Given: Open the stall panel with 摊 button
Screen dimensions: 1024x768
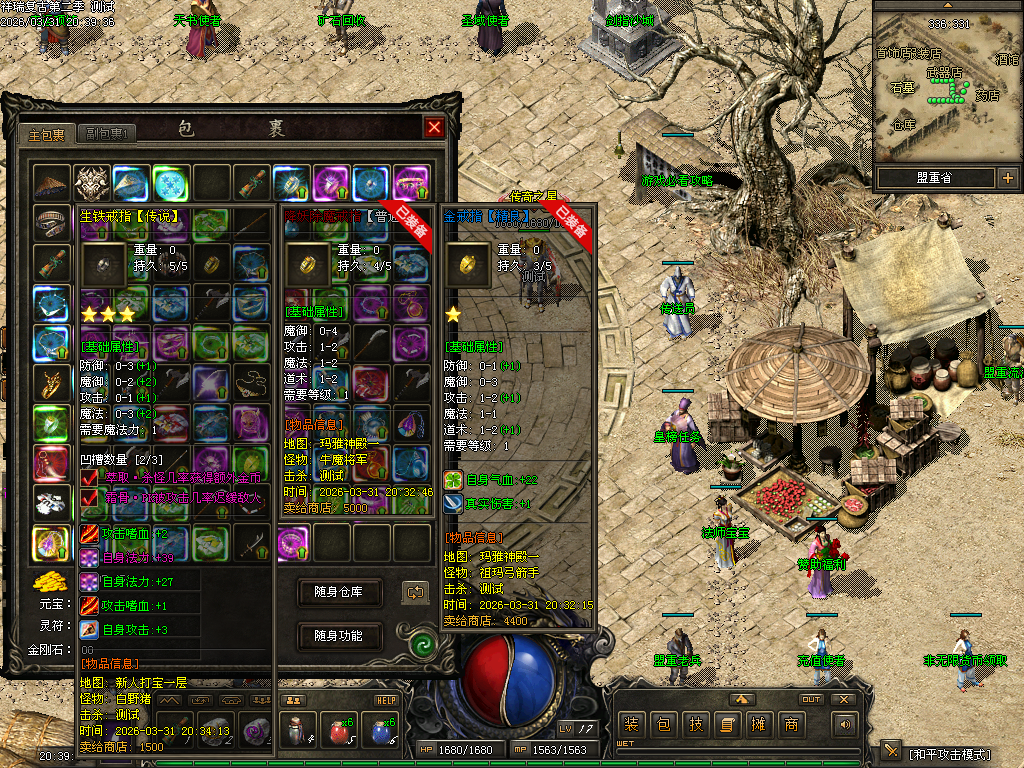Looking at the screenshot, I should pos(760,724).
